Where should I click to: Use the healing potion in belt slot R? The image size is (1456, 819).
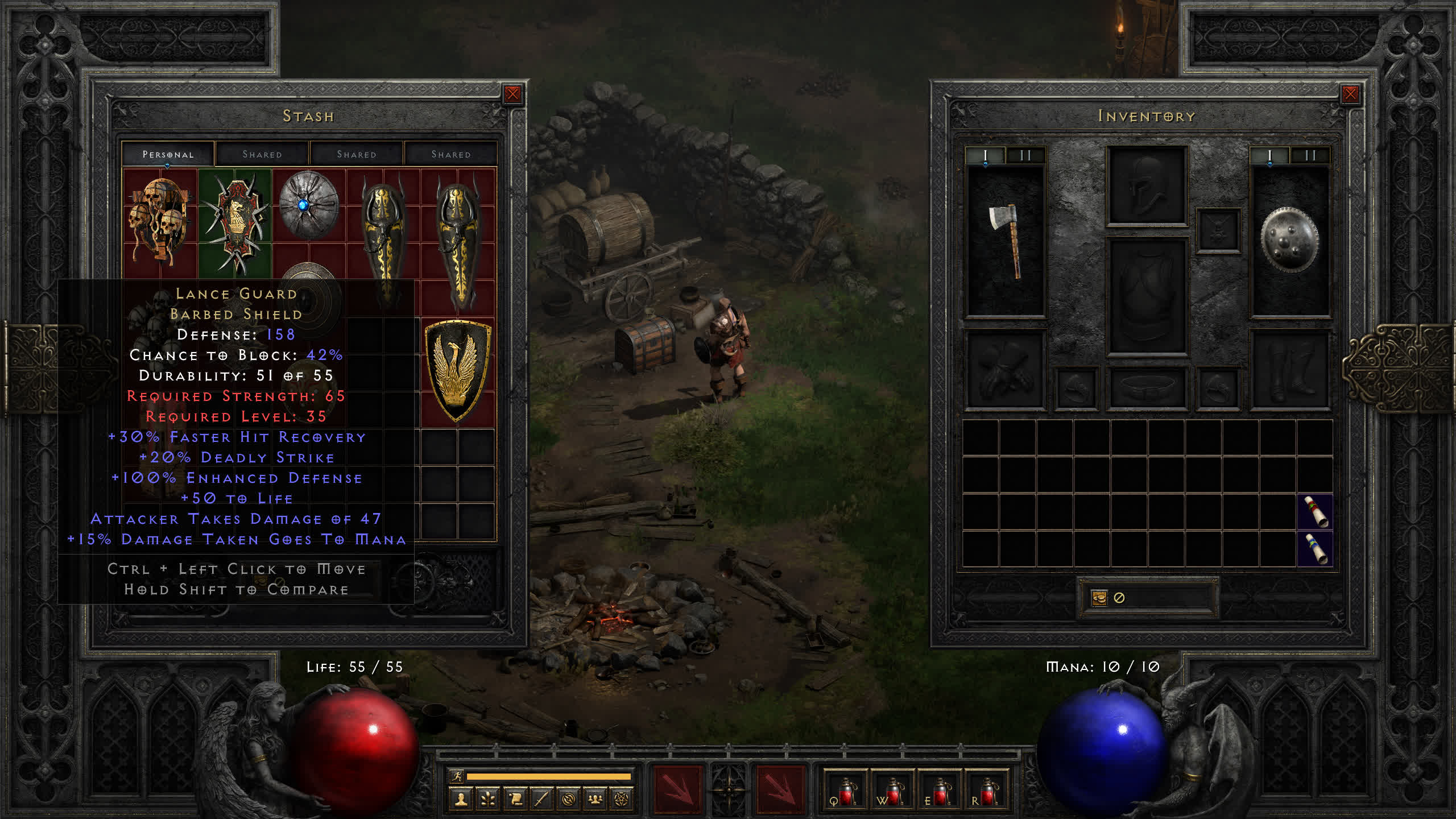[986, 791]
